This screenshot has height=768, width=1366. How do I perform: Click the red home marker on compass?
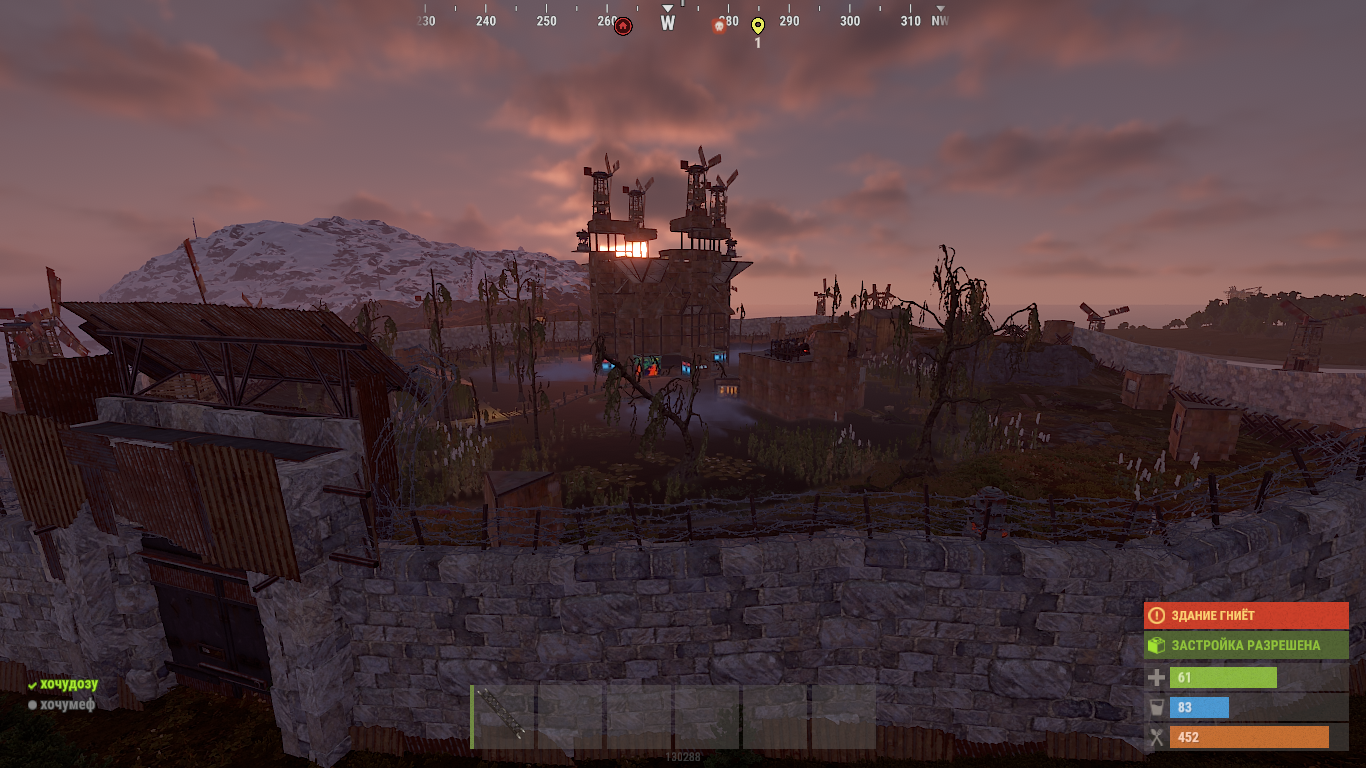[x=623, y=26]
